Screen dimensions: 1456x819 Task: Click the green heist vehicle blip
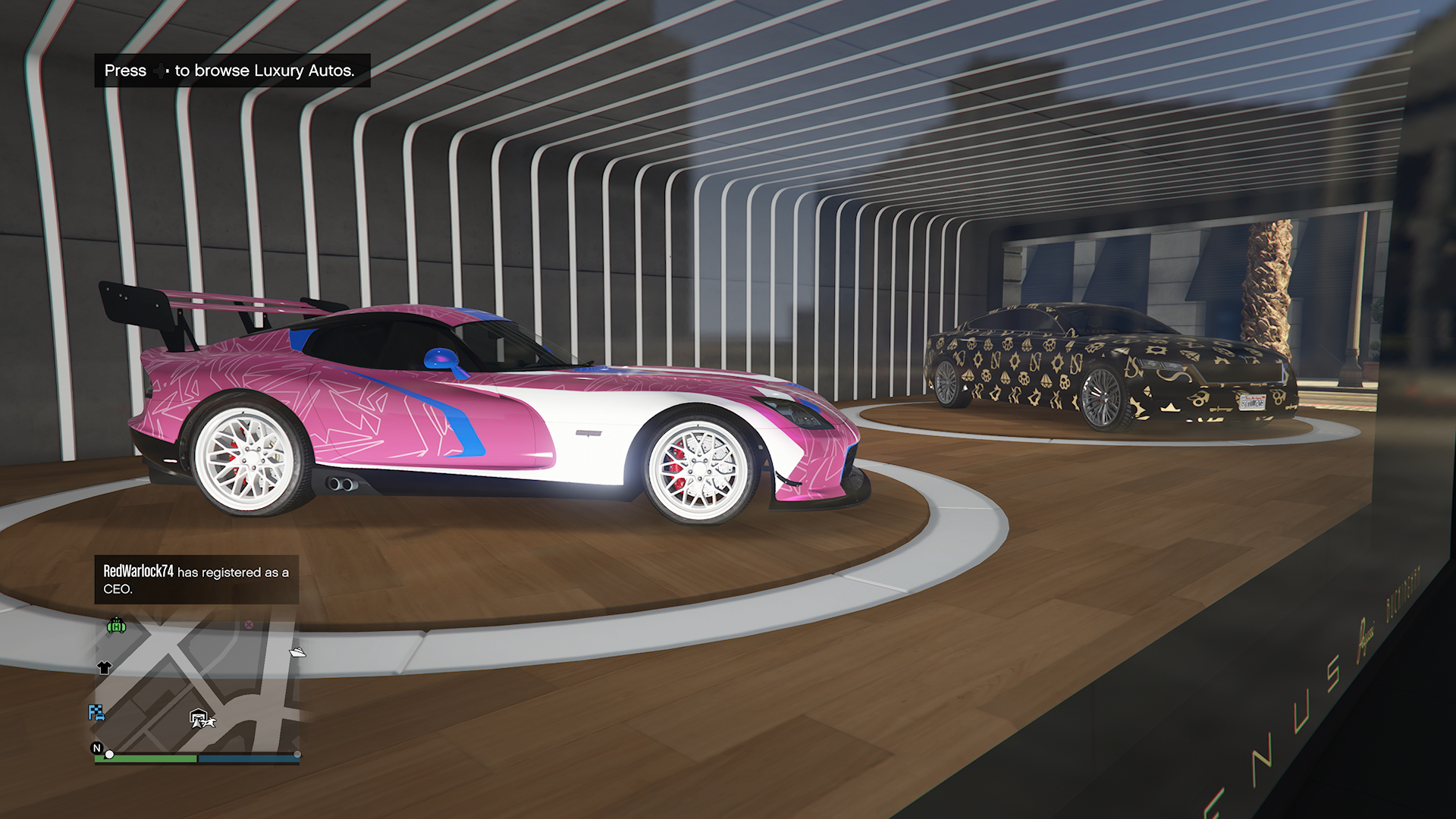click(x=116, y=626)
